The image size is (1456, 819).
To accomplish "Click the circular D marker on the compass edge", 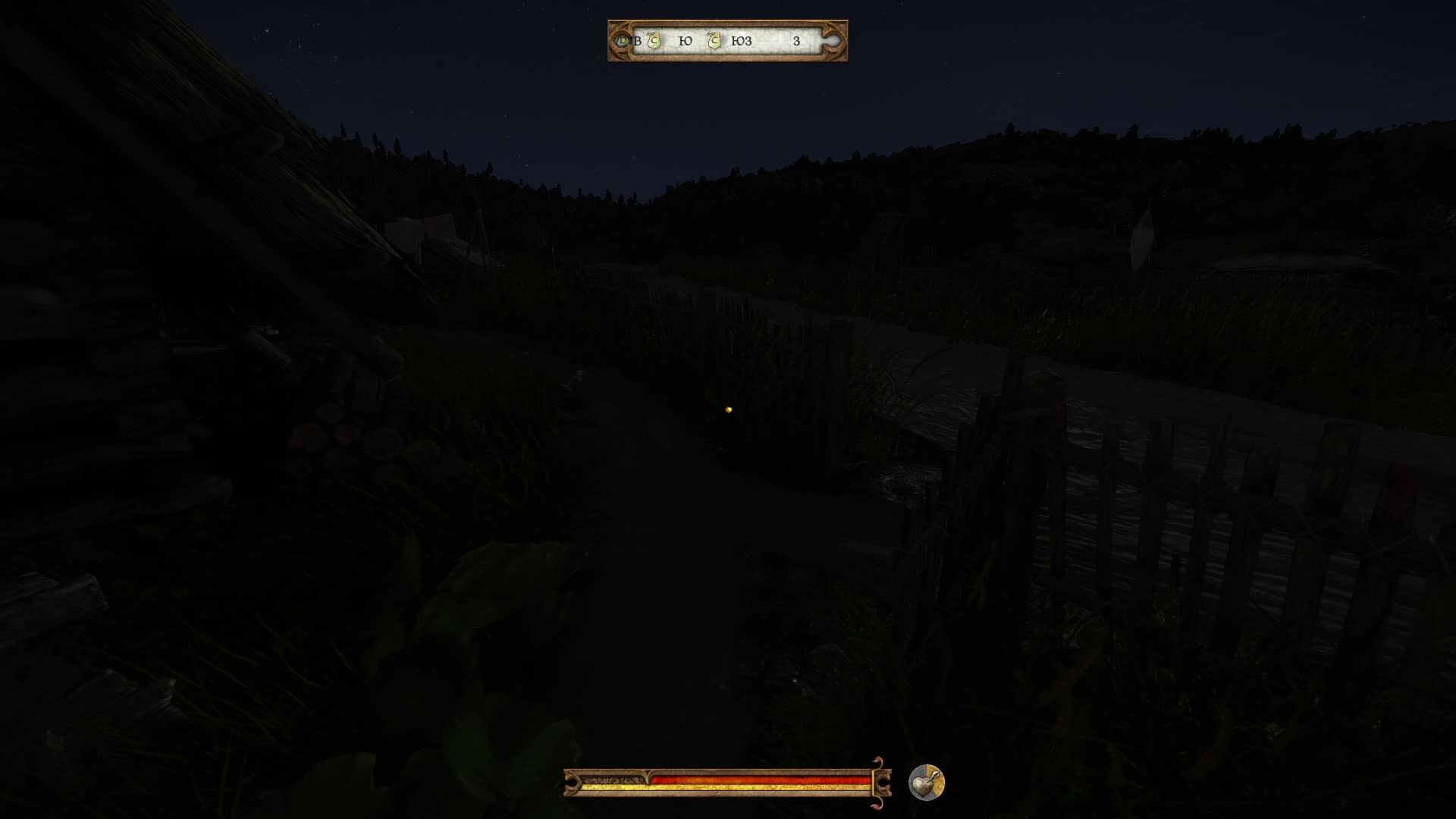I will [x=623, y=40].
